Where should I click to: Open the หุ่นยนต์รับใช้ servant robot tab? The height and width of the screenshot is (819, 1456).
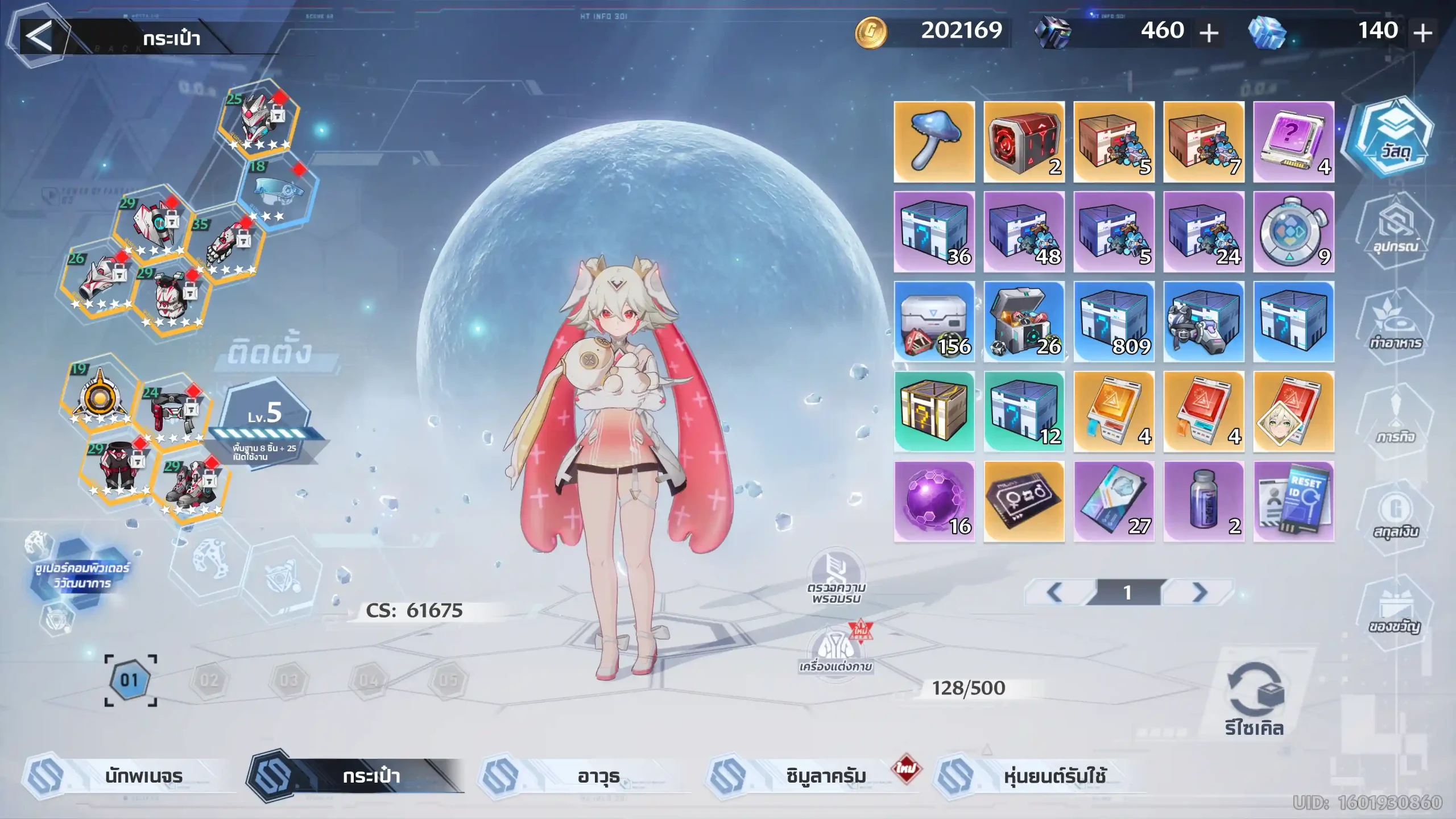tap(1041, 776)
